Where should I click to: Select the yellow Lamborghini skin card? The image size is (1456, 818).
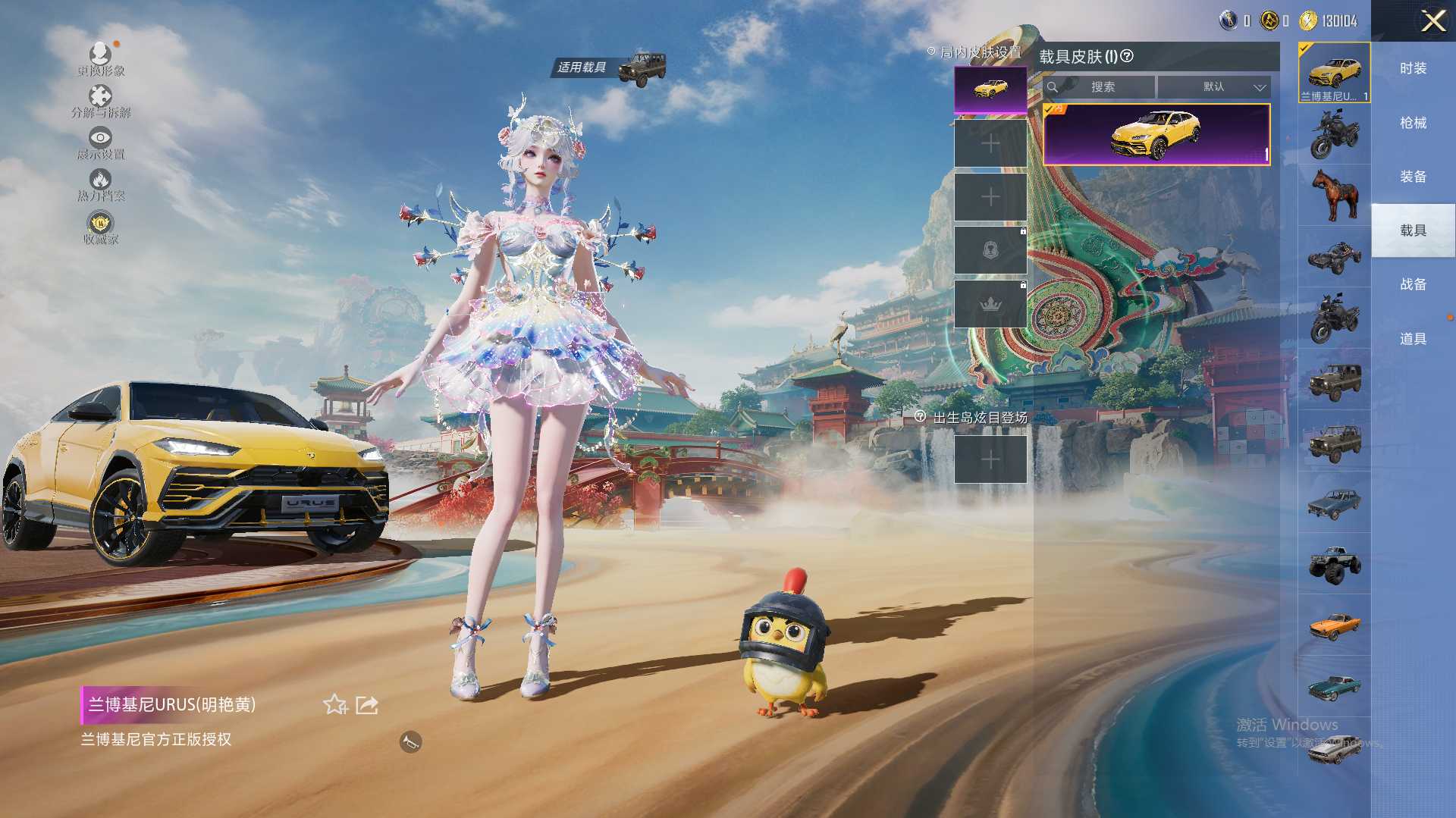[x=1156, y=134]
